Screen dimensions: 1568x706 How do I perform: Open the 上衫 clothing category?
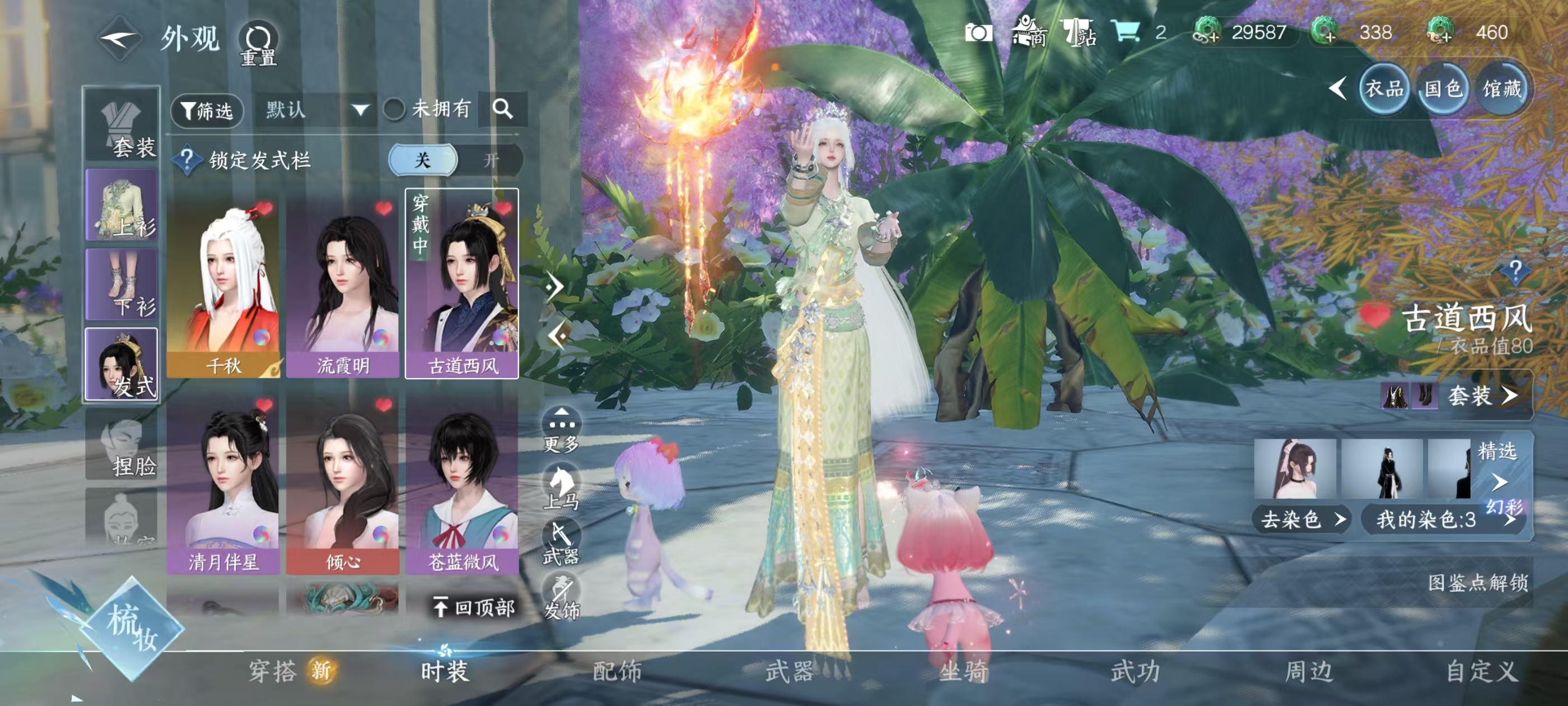point(122,205)
